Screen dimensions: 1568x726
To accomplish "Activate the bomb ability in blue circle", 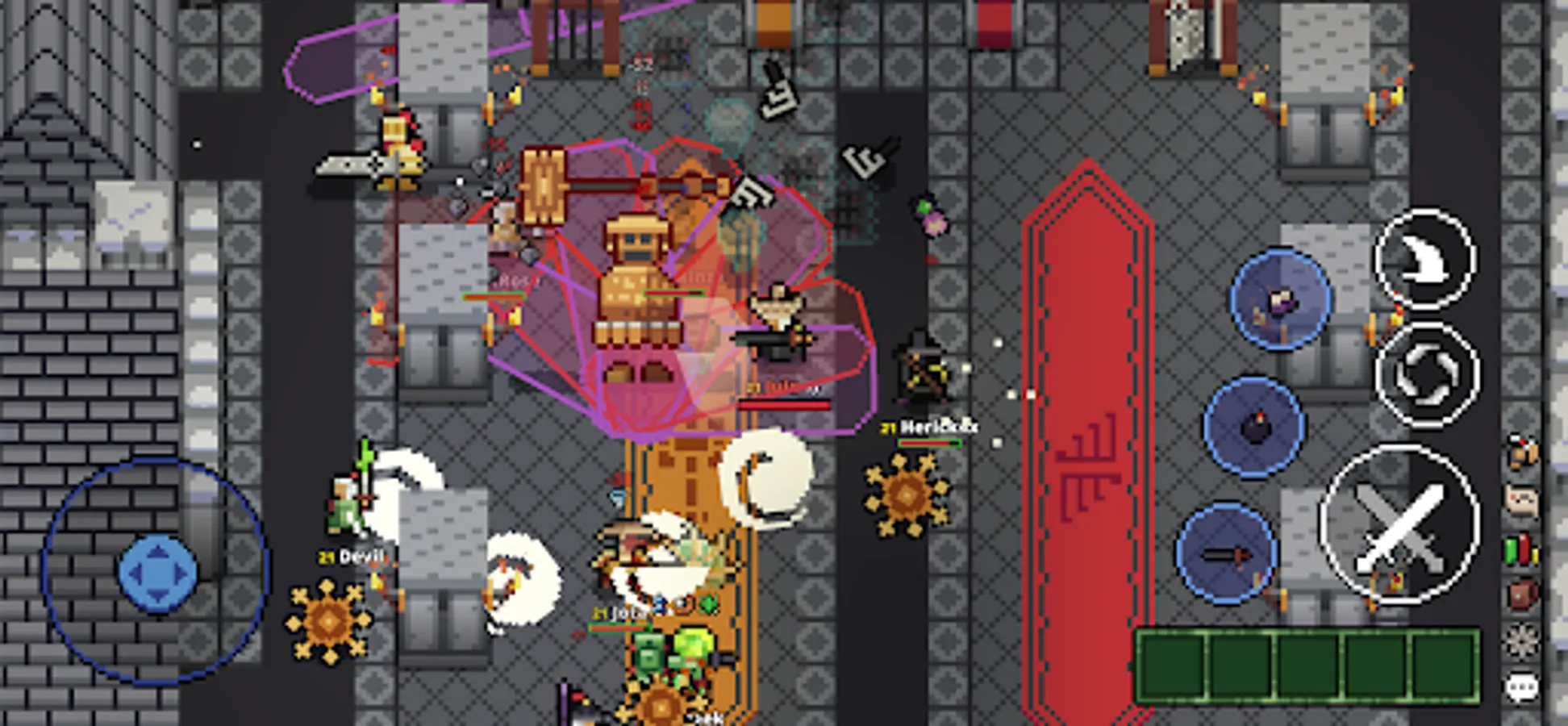I will (x=1255, y=426).
